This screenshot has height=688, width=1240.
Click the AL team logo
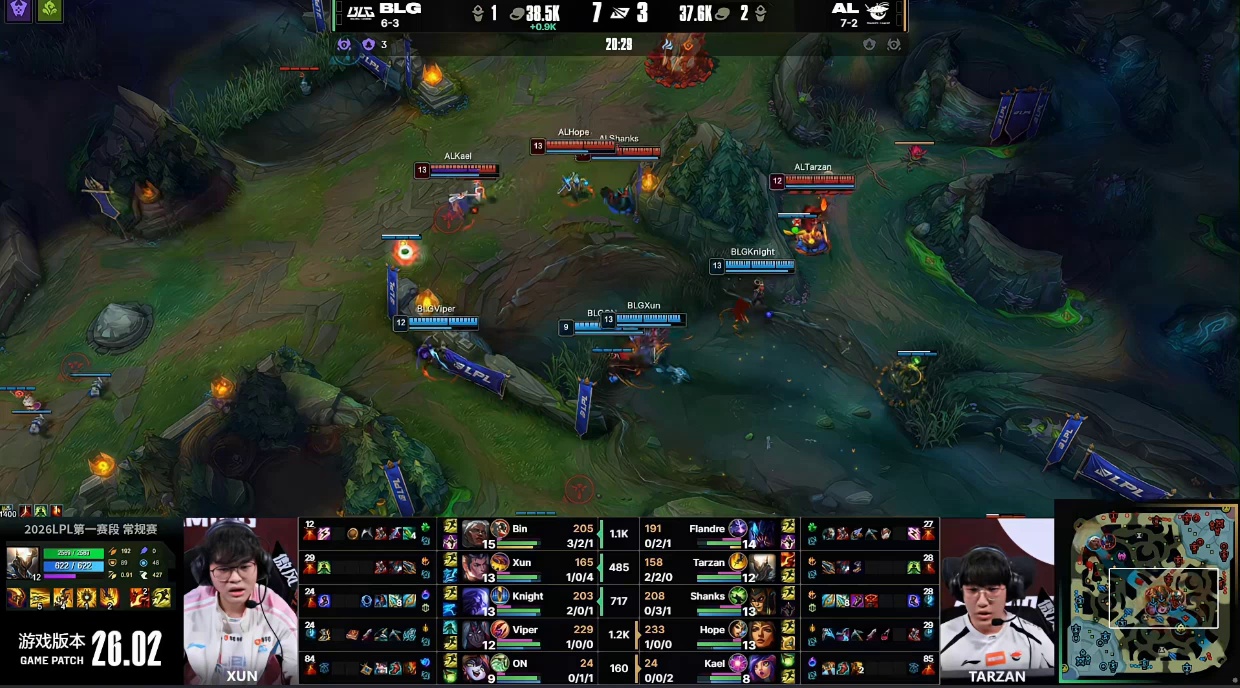coord(877,12)
